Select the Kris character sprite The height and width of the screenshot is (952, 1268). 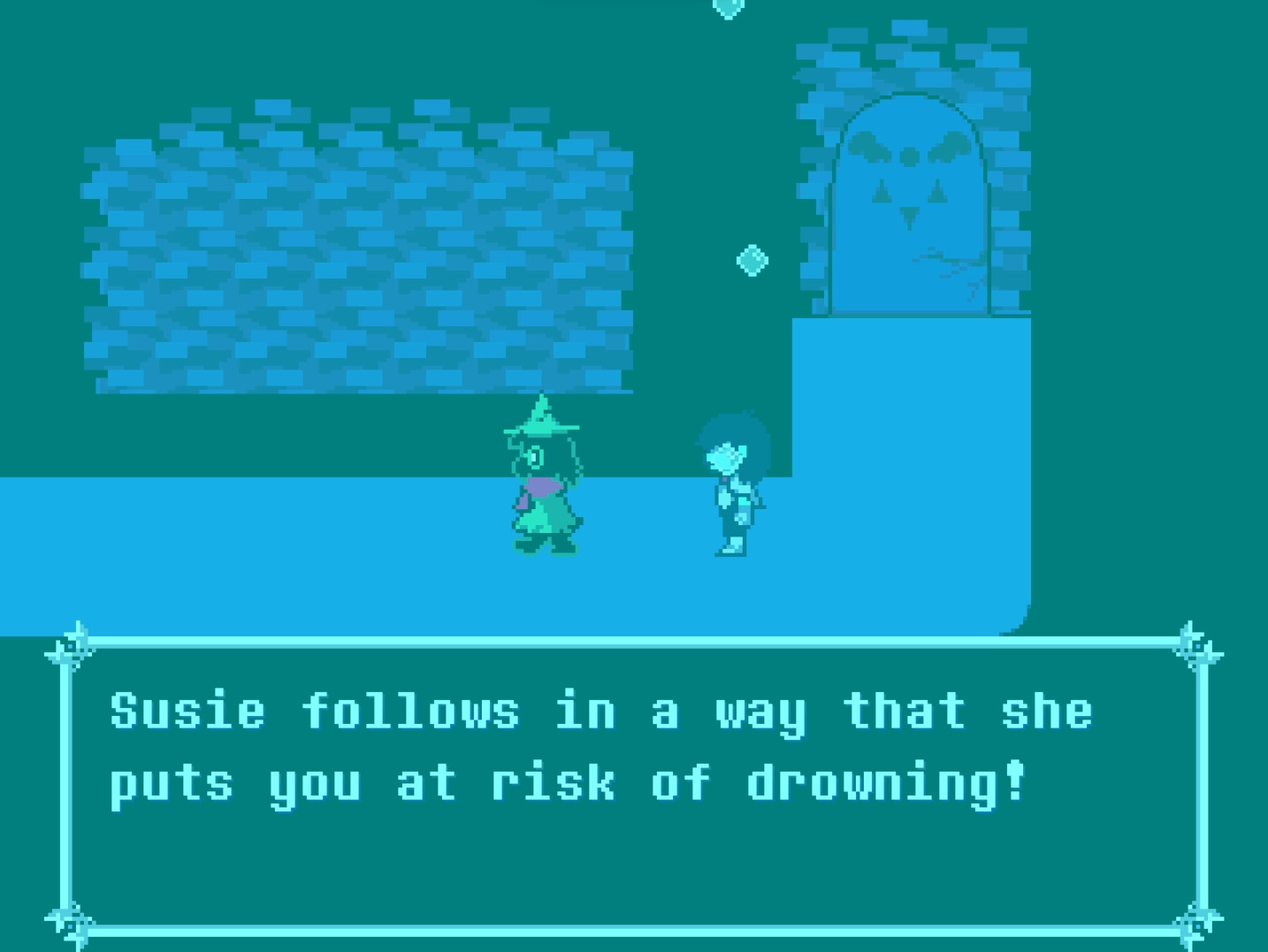pyautogui.click(x=734, y=486)
